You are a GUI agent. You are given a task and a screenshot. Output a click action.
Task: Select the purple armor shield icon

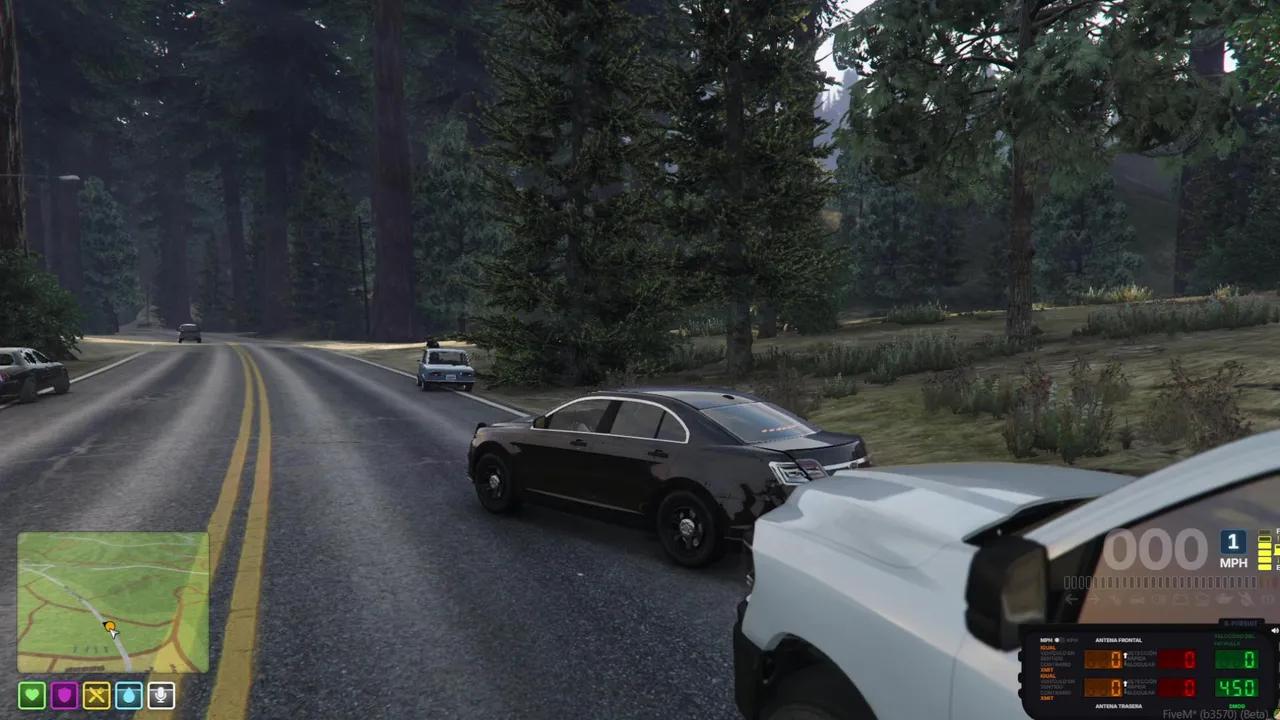[64, 695]
